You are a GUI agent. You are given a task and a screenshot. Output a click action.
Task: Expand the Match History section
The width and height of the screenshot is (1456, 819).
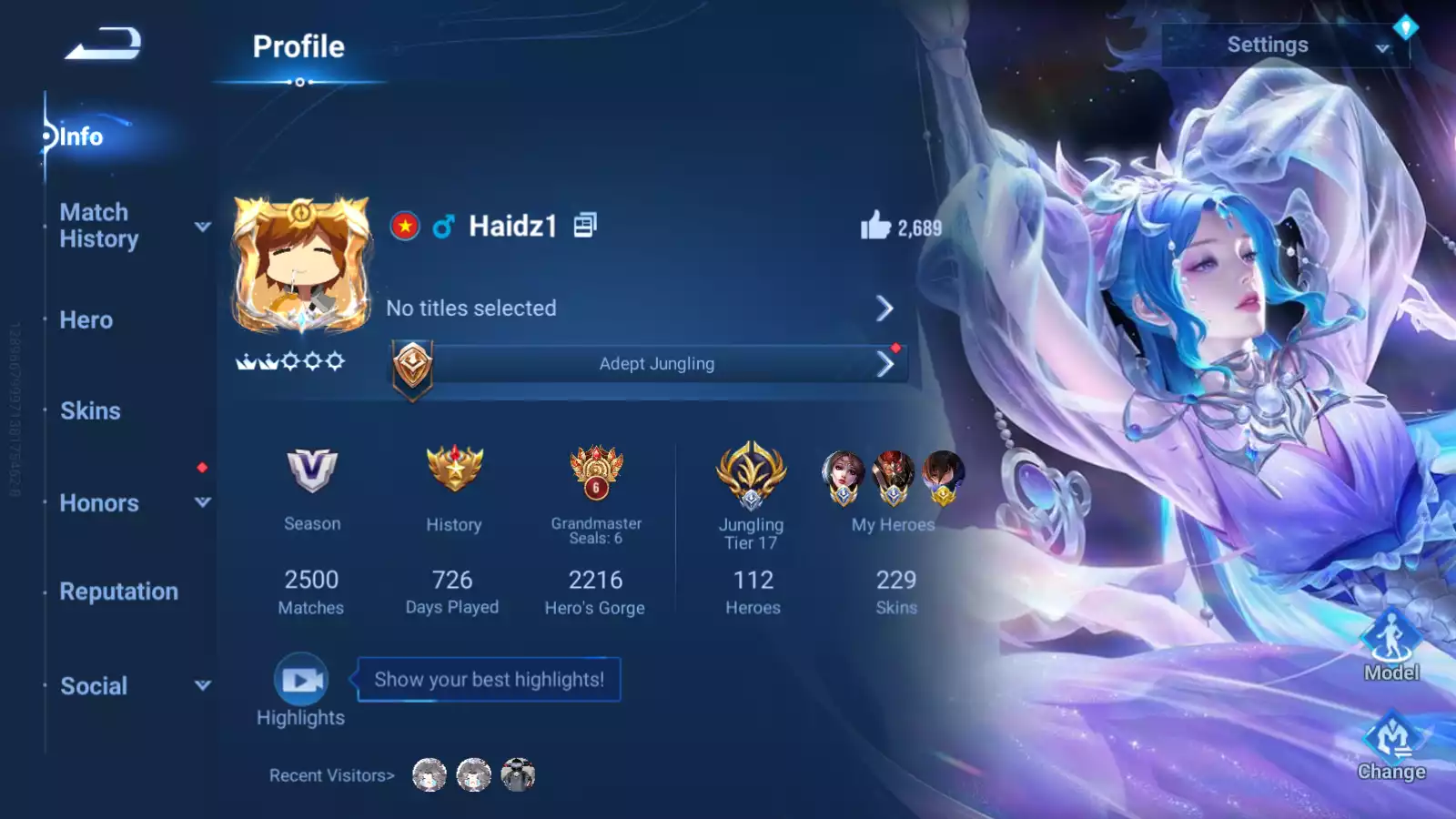pyautogui.click(x=132, y=226)
